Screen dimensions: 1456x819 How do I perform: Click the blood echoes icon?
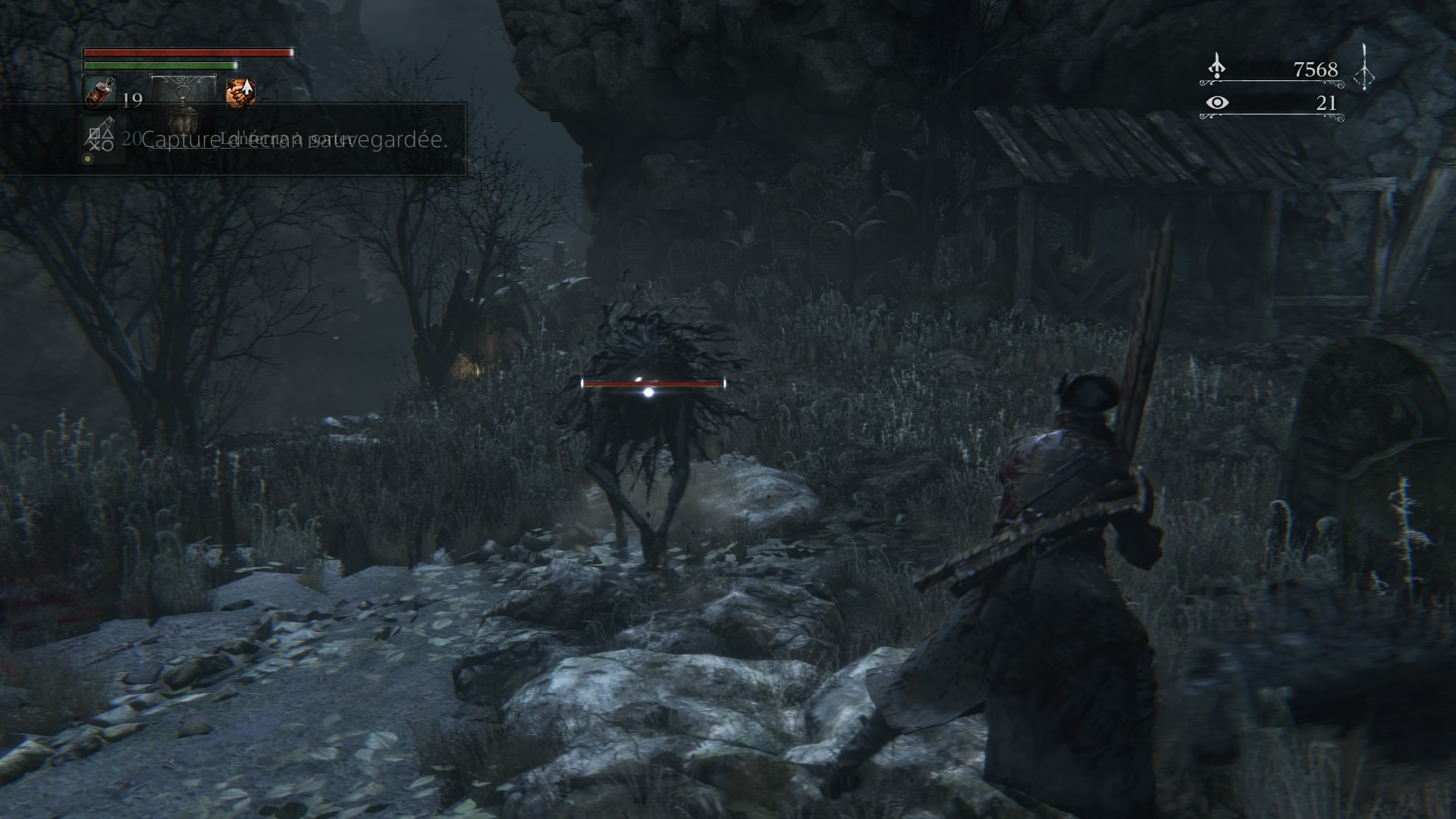pos(1216,67)
